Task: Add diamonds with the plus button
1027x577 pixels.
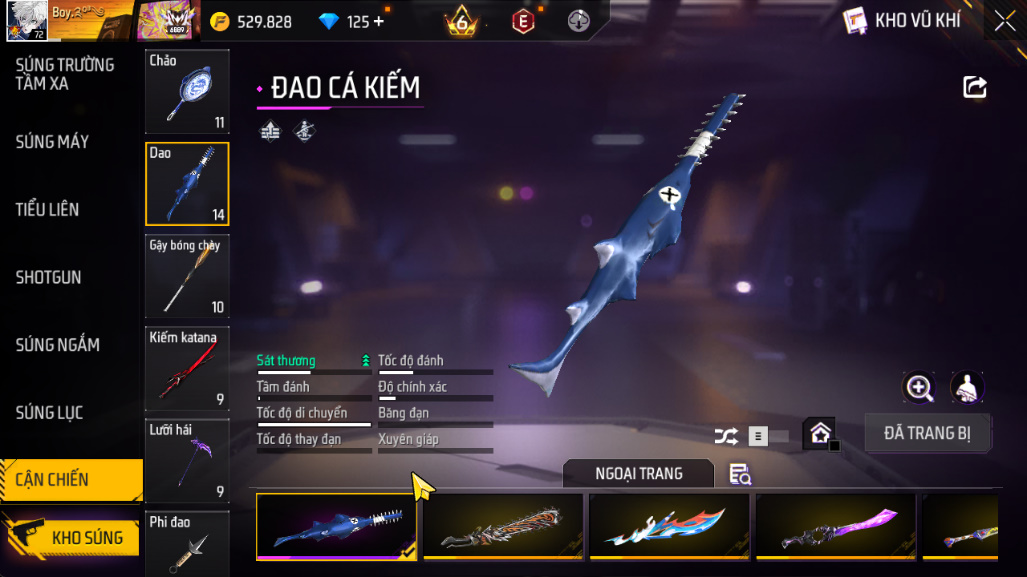Action: pyautogui.click(x=378, y=21)
